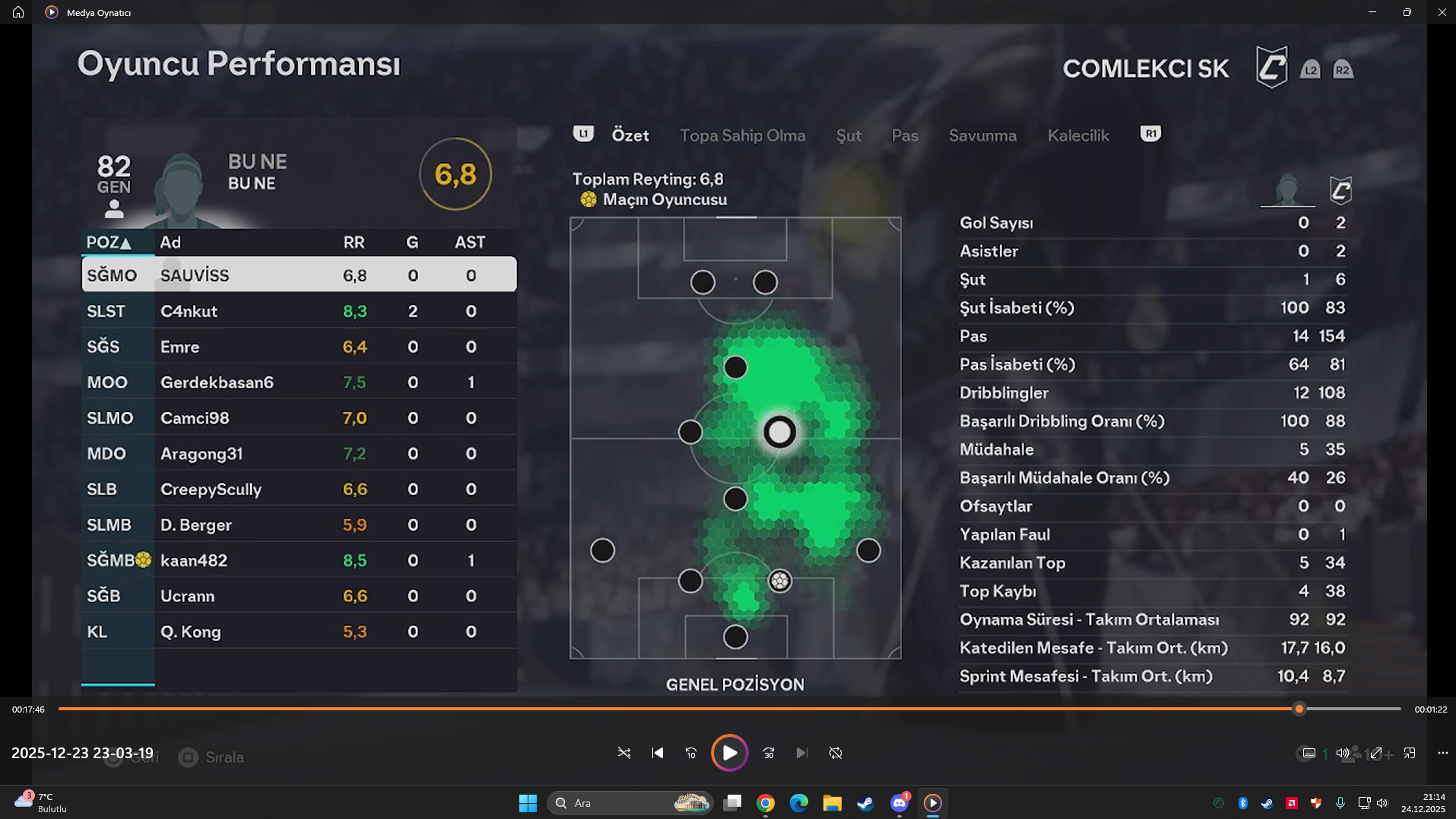Switch to the Topa Sahip Olma tab
This screenshot has height=819, width=1456.
(x=742, y=135)
